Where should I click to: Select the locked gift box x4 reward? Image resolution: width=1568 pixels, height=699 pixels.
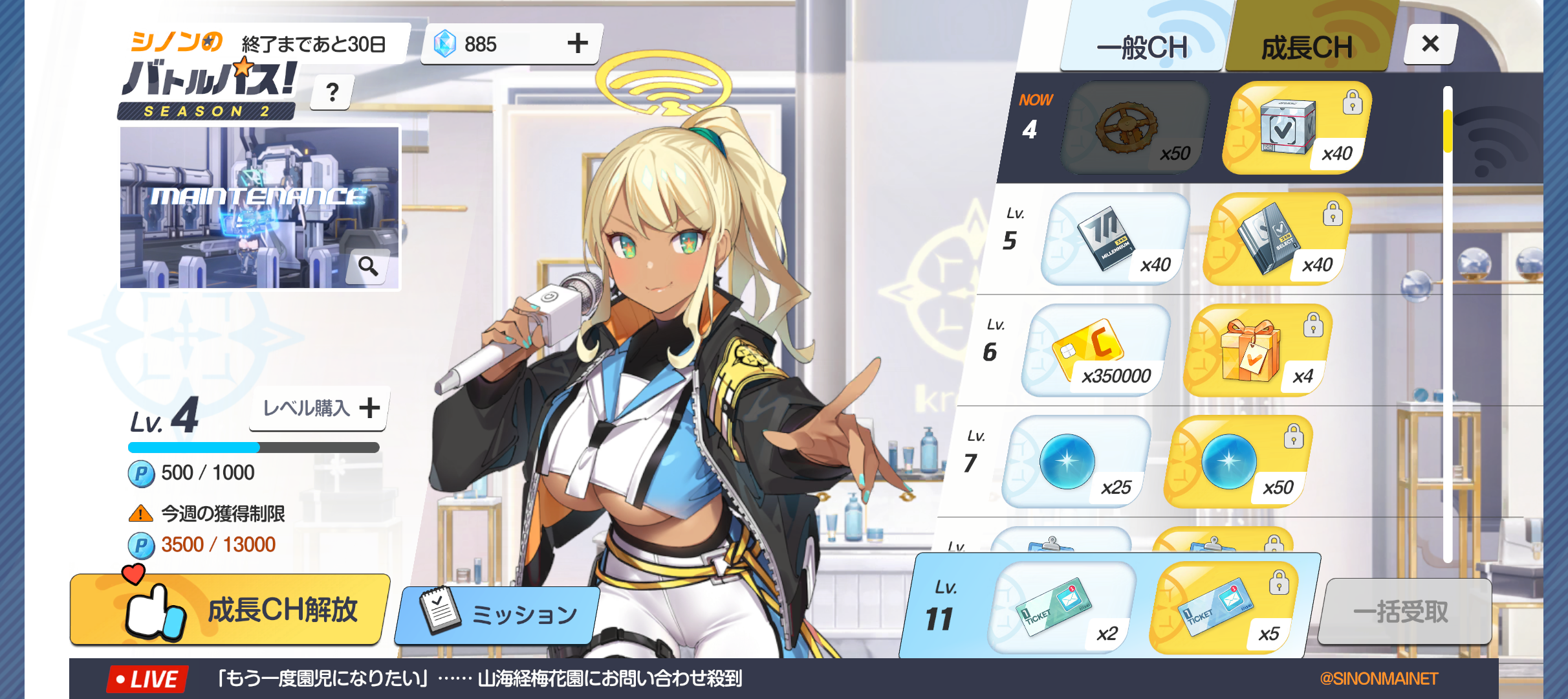pyautogui.click(x=1258, y=350)
